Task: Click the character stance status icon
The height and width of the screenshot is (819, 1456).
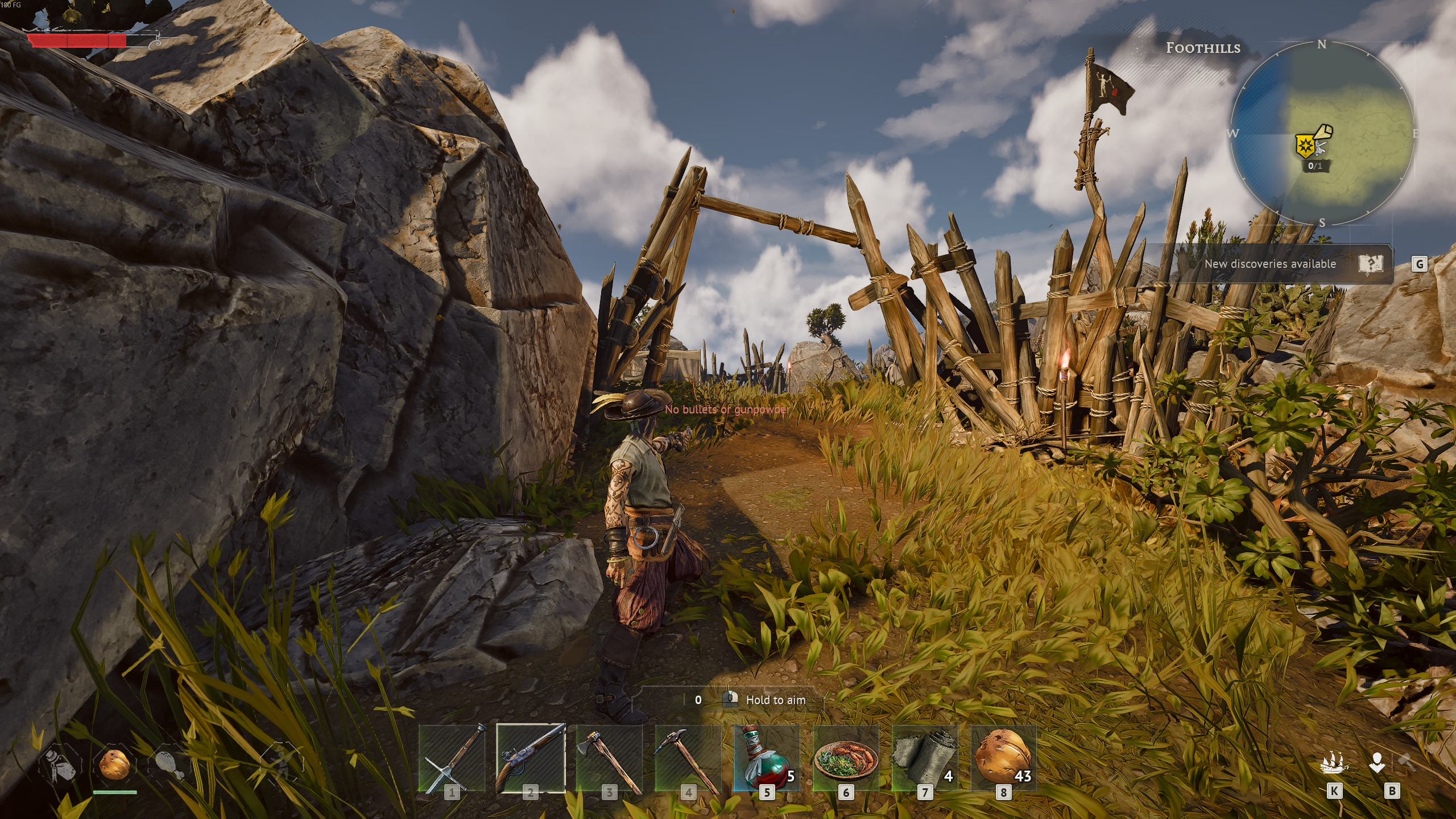Action: [280, 763]
